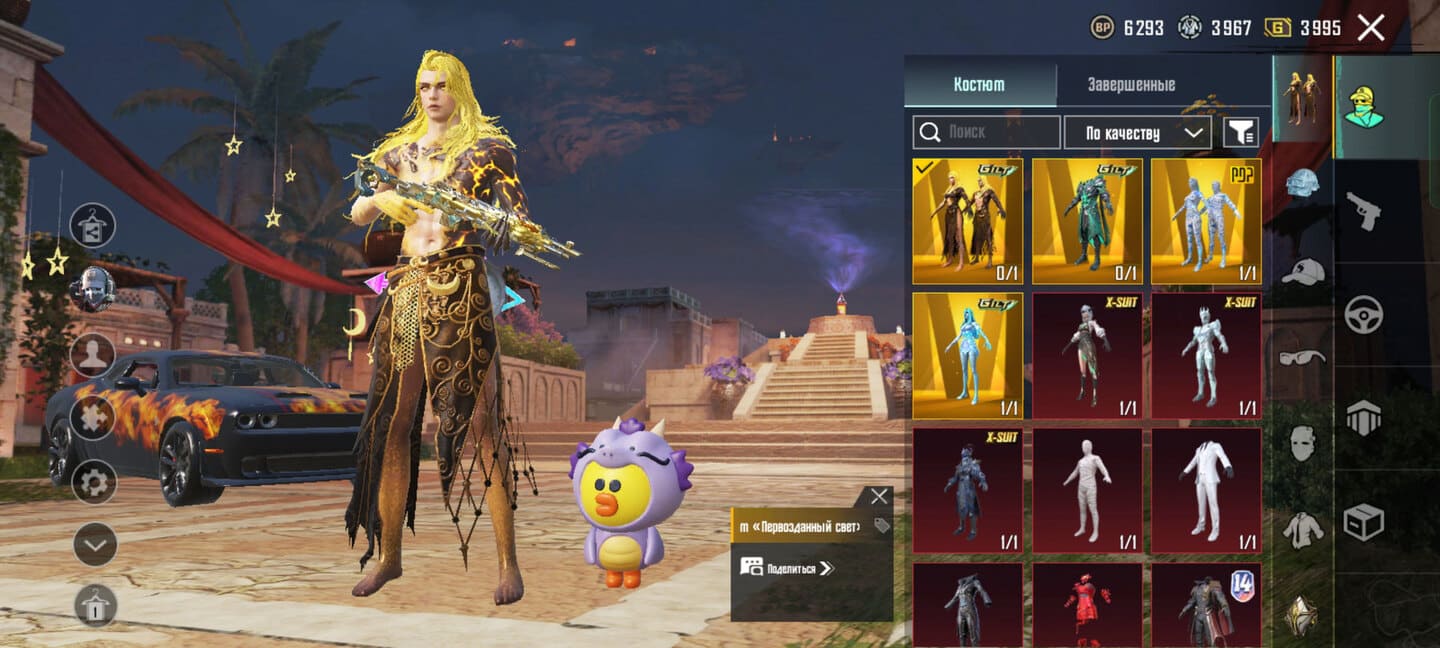Select the Костюм tab
The image size is (1440, 648).
pyautogui.click(x=979, y=85)
